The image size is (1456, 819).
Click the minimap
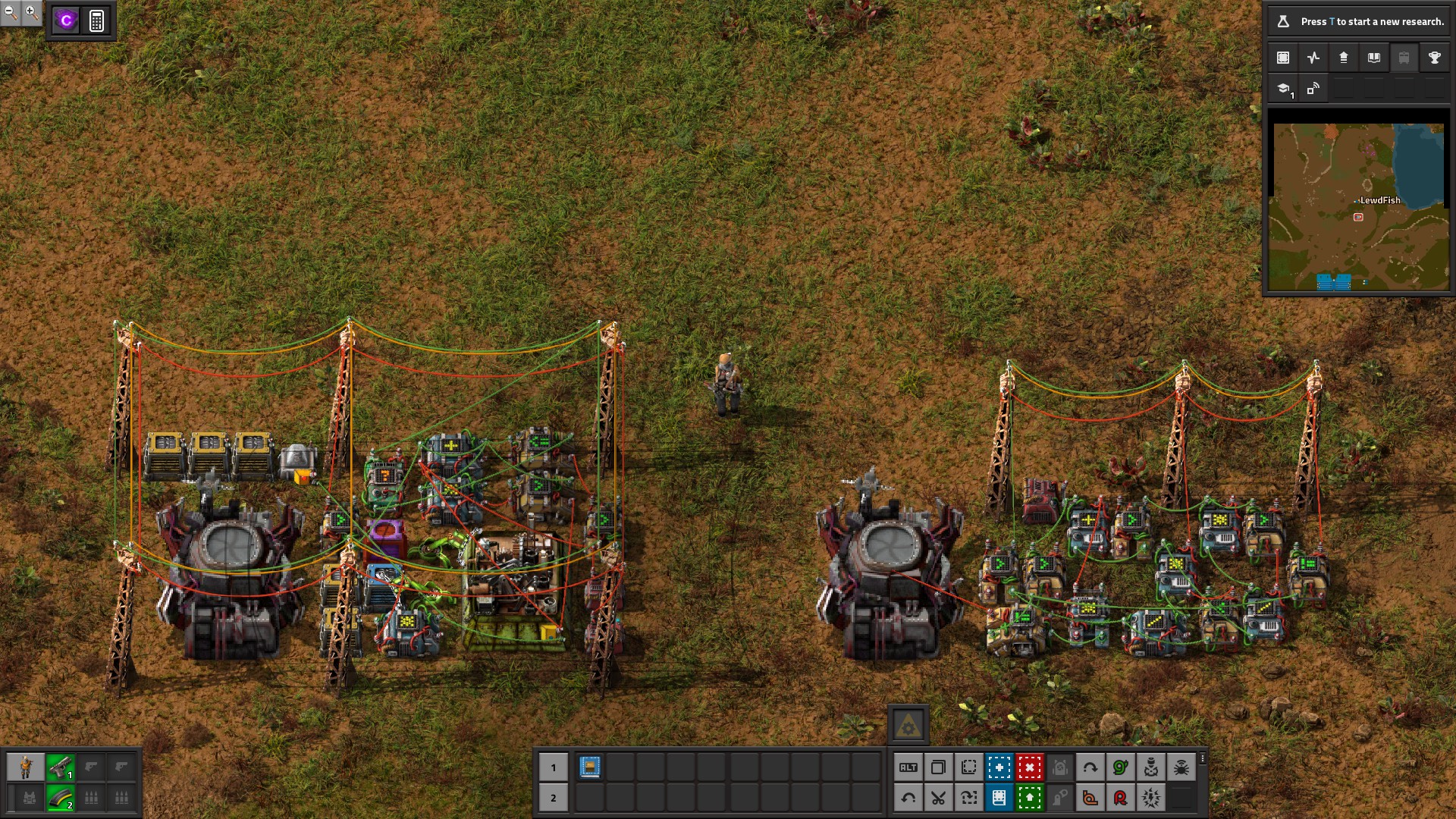(x=1358, y=206)
